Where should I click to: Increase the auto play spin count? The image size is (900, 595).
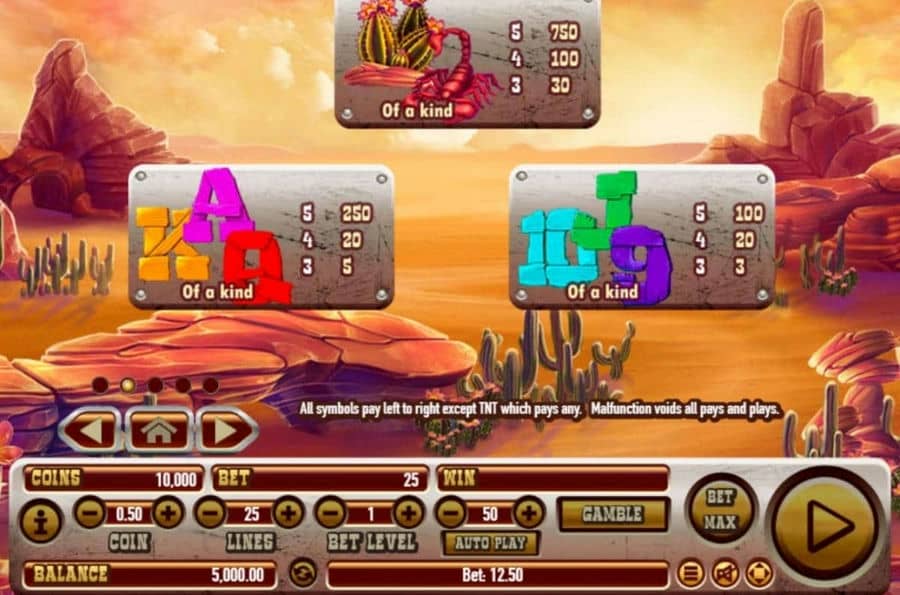(x=528, y=513)
